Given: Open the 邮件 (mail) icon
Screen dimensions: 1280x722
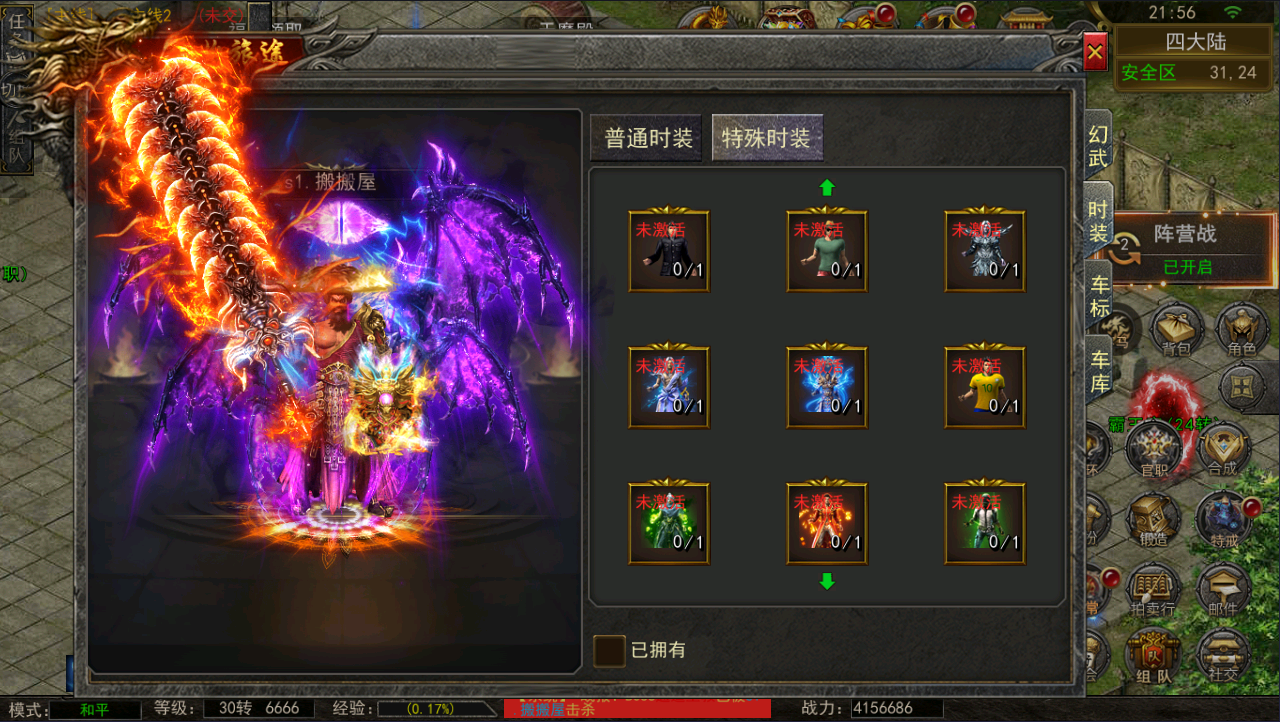Looking at the screenshot, I should [1222, 590].
